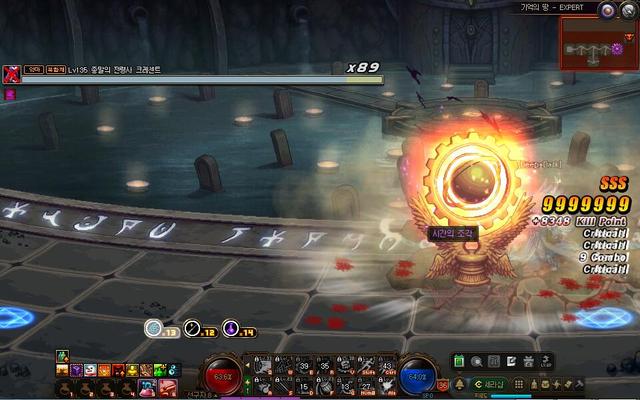The image size is (640, 400).
Task: Click the purple orb button beside the minimap
Action: [607, 9]
